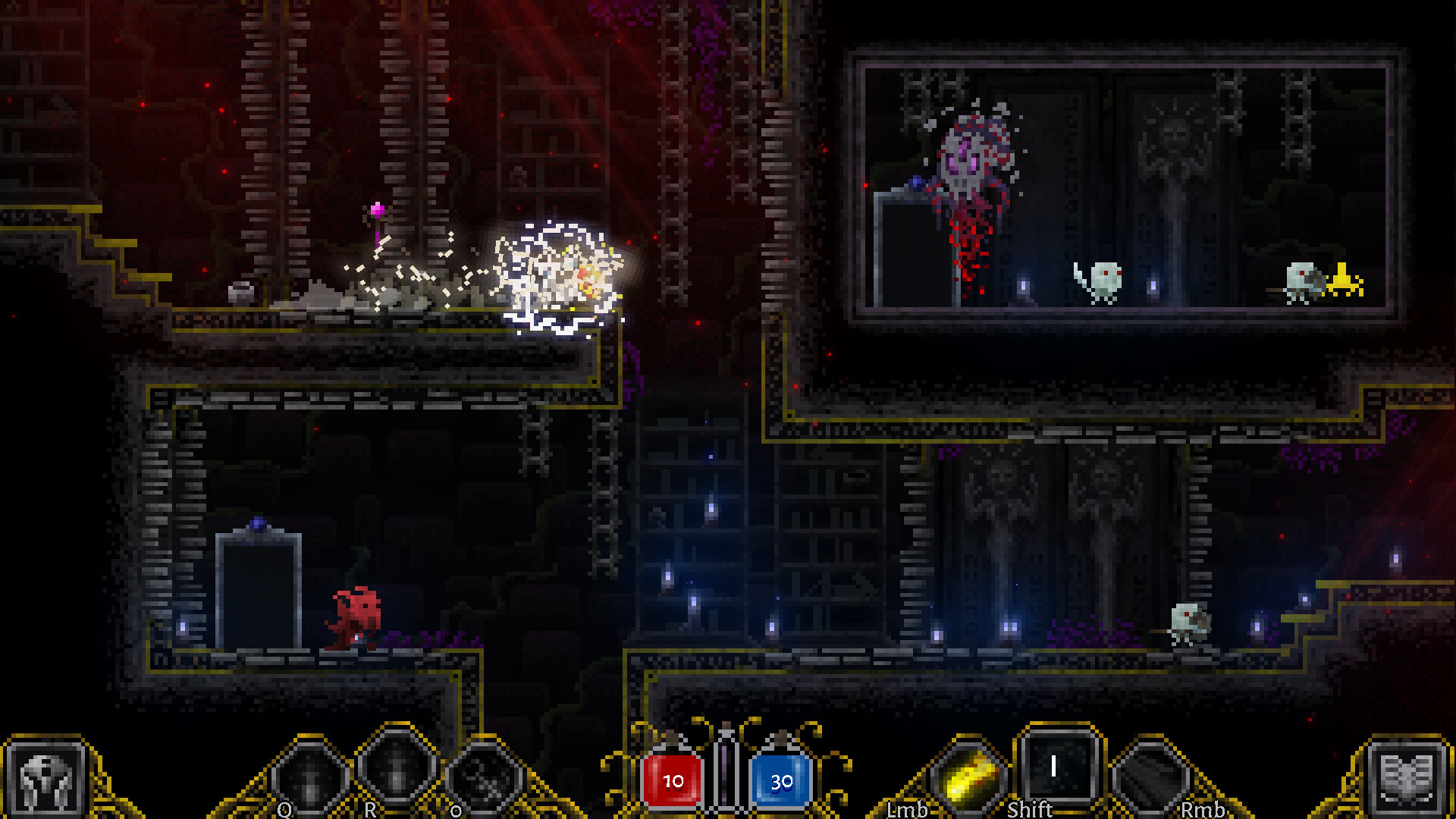Use the blue mana potion showing 30
Viewport: 1456px width, 819px height.
click(781, 780)
